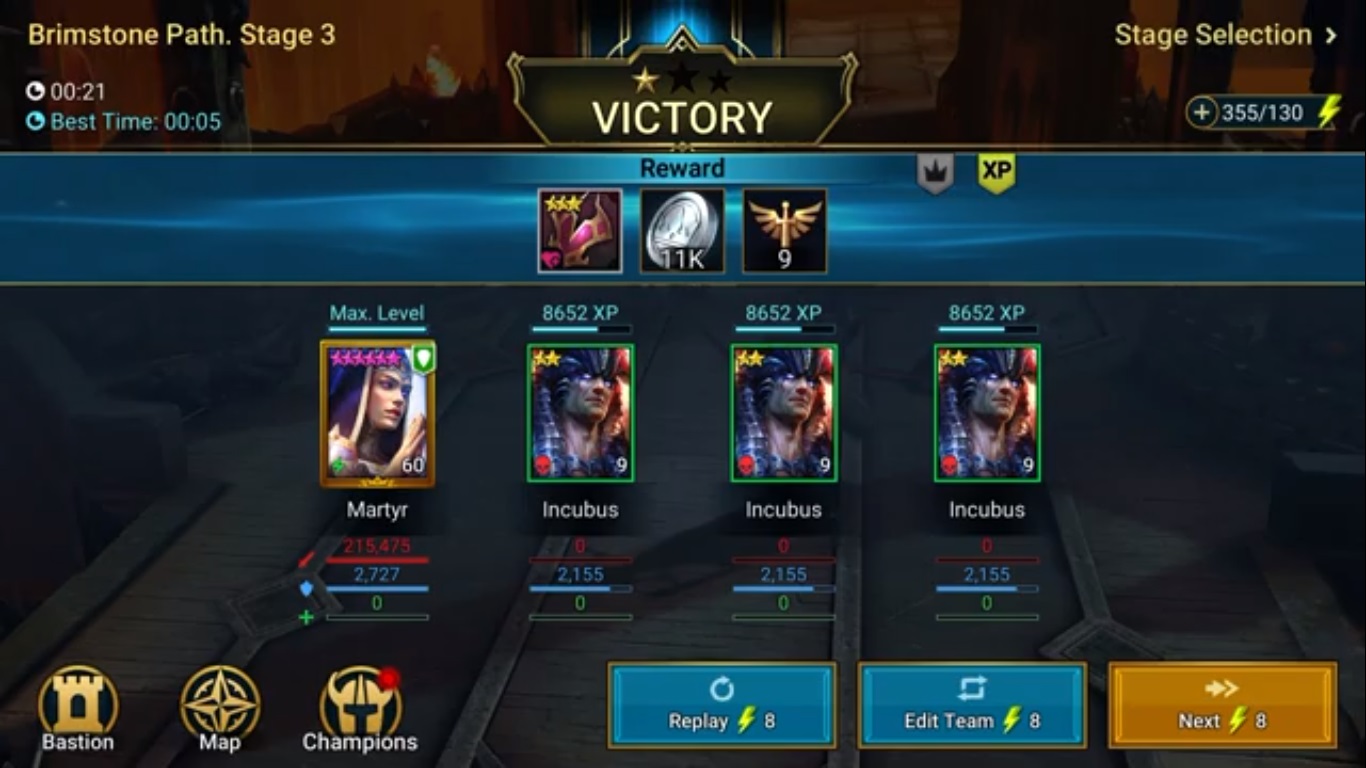Screen dimensions: 1366x768
Task: Click the 11K silver reward
Action: pos(681,230)
